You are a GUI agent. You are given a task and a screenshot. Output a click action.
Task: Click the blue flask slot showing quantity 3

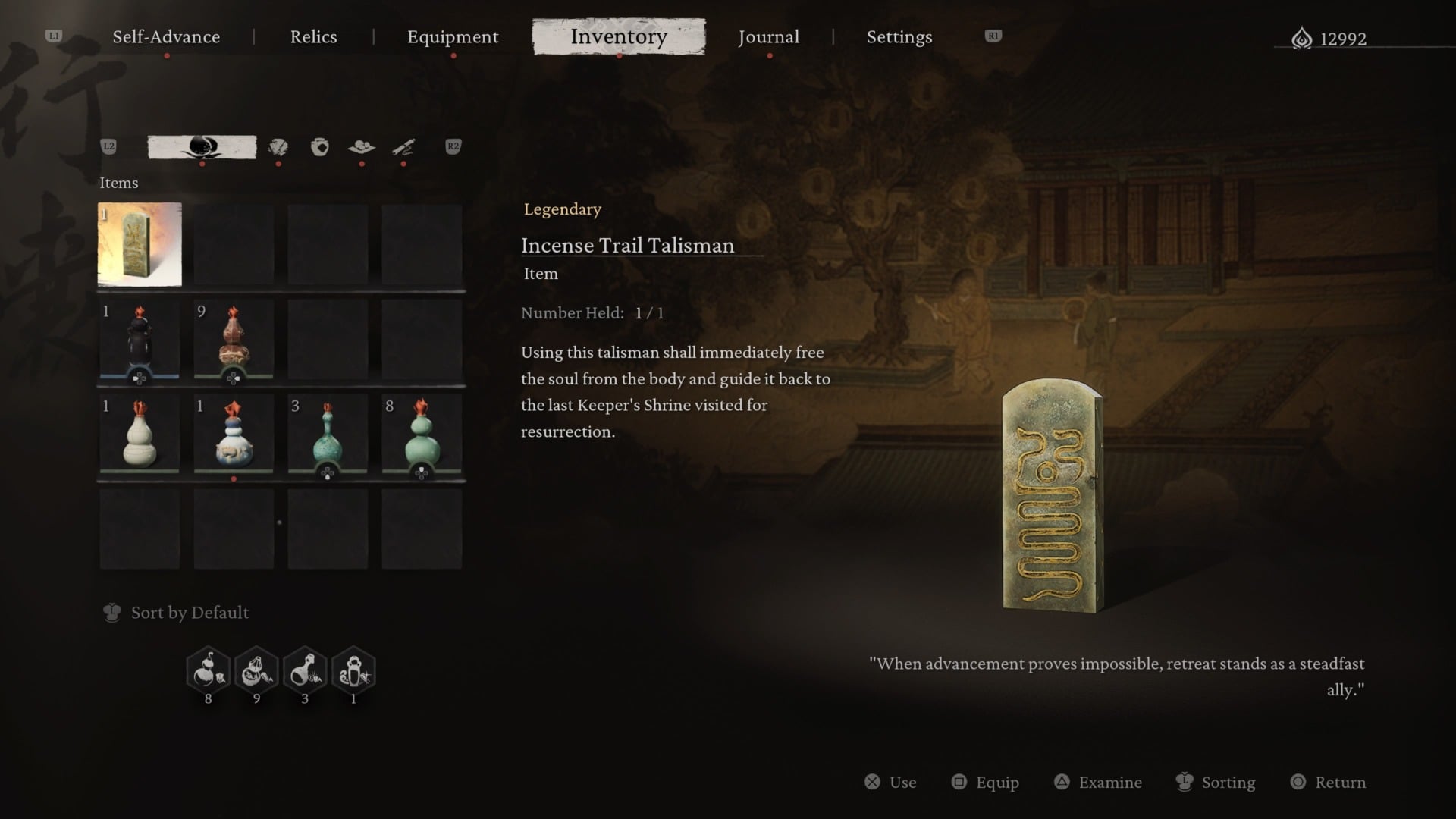pos(328,436)
